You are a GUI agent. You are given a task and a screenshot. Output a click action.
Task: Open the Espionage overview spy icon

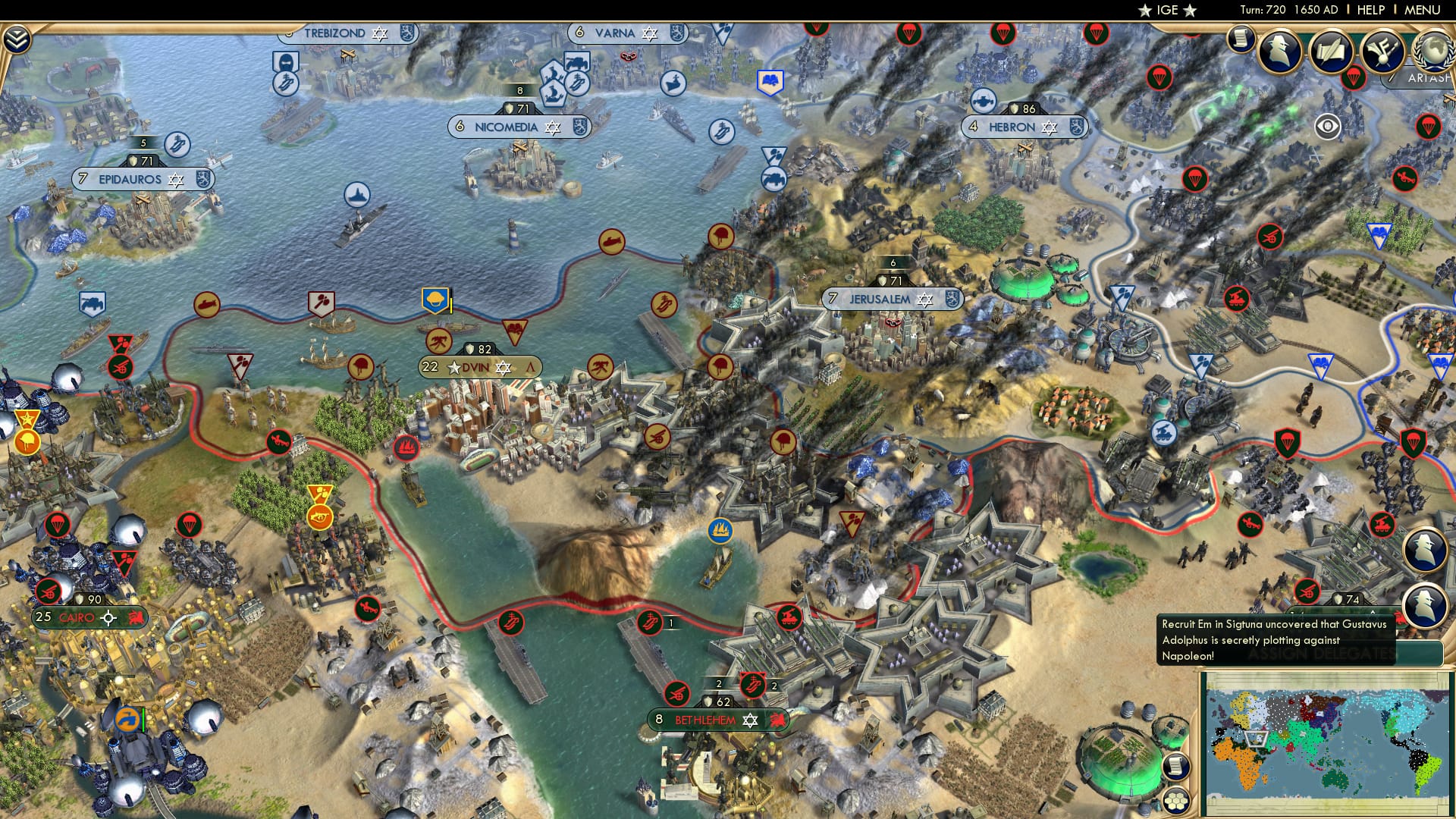point(1279,51)
